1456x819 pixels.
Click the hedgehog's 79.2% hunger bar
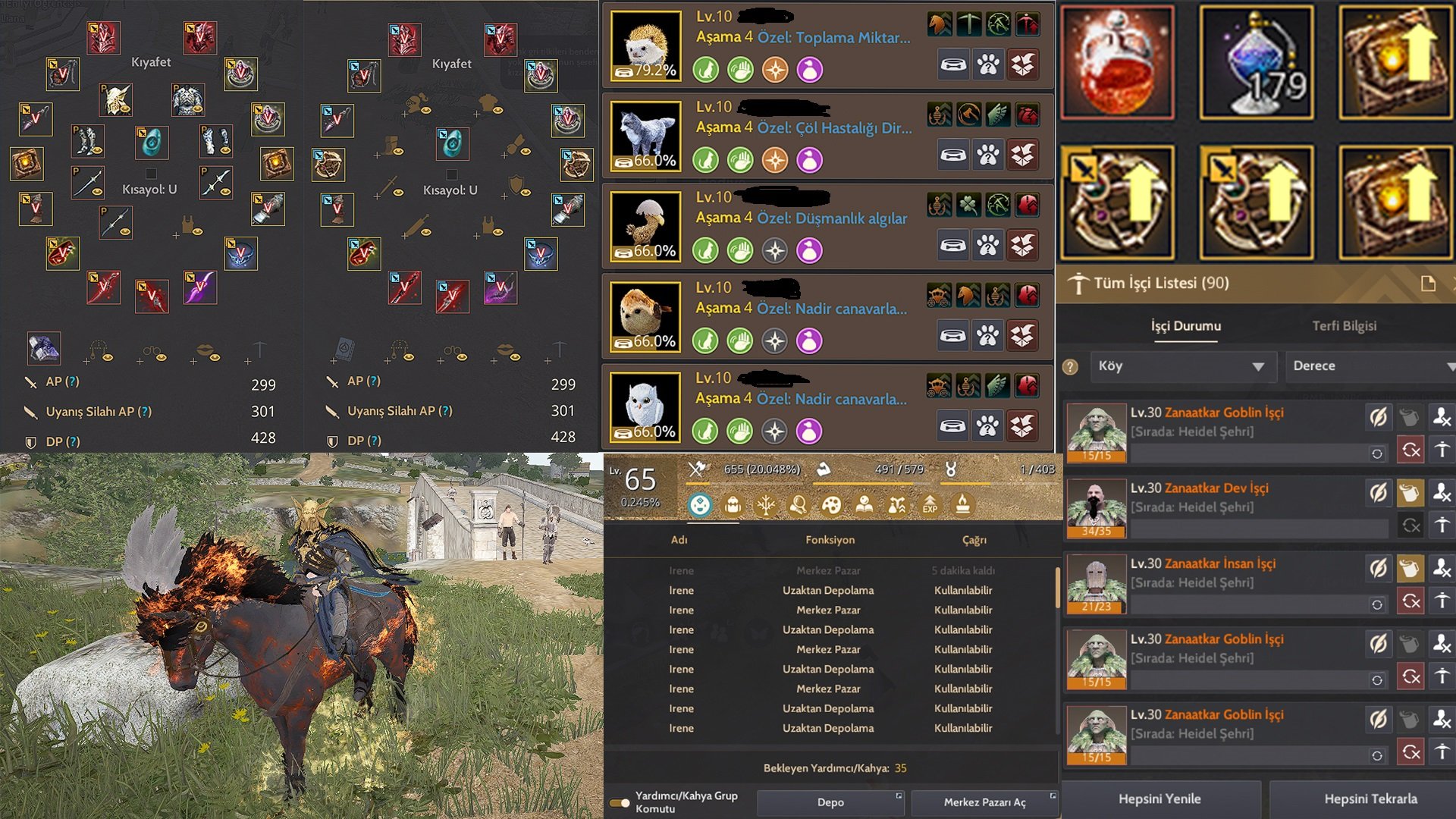[645, 73]
